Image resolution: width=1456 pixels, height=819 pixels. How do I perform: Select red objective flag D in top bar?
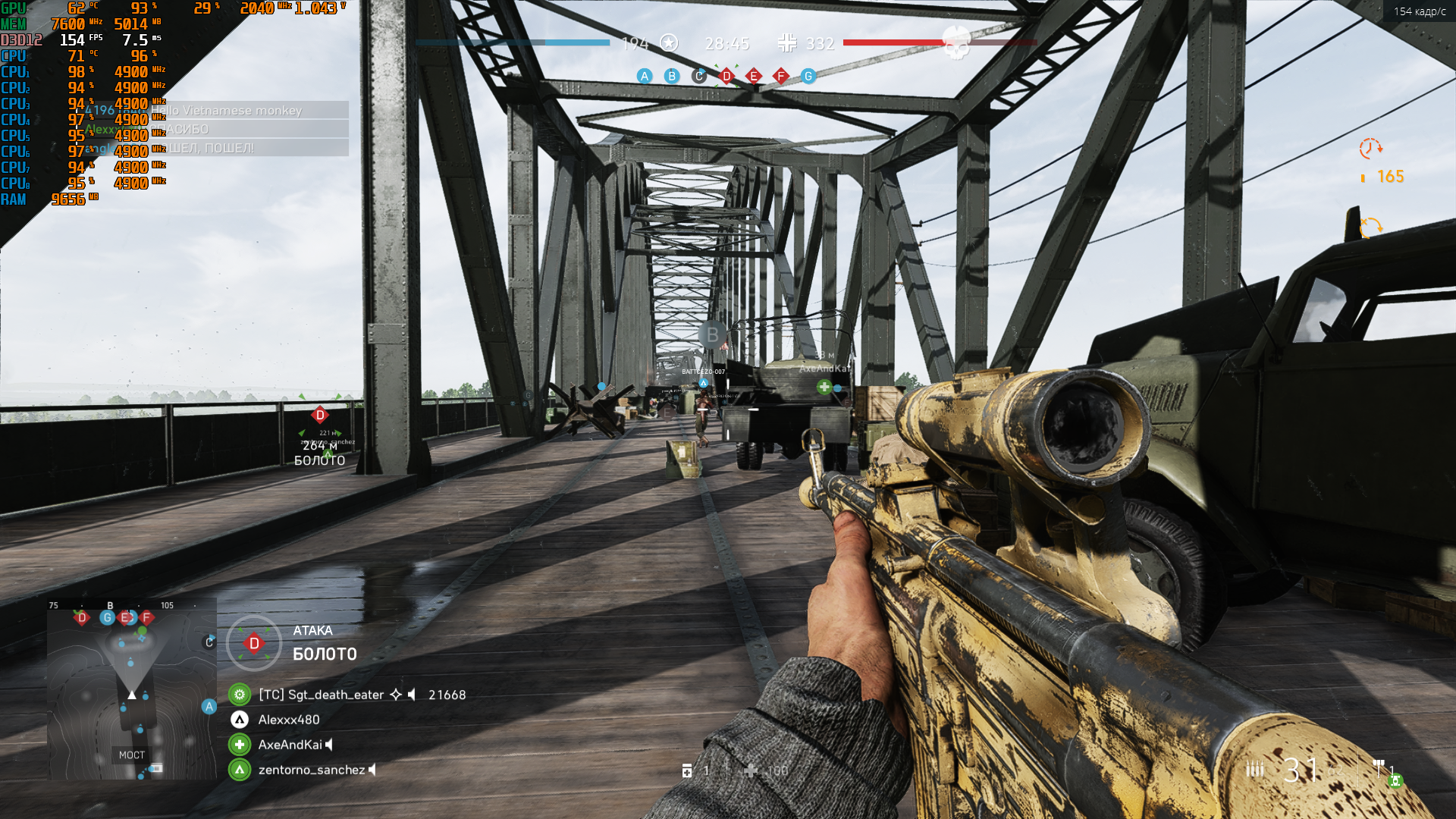(x=726, y=76)
